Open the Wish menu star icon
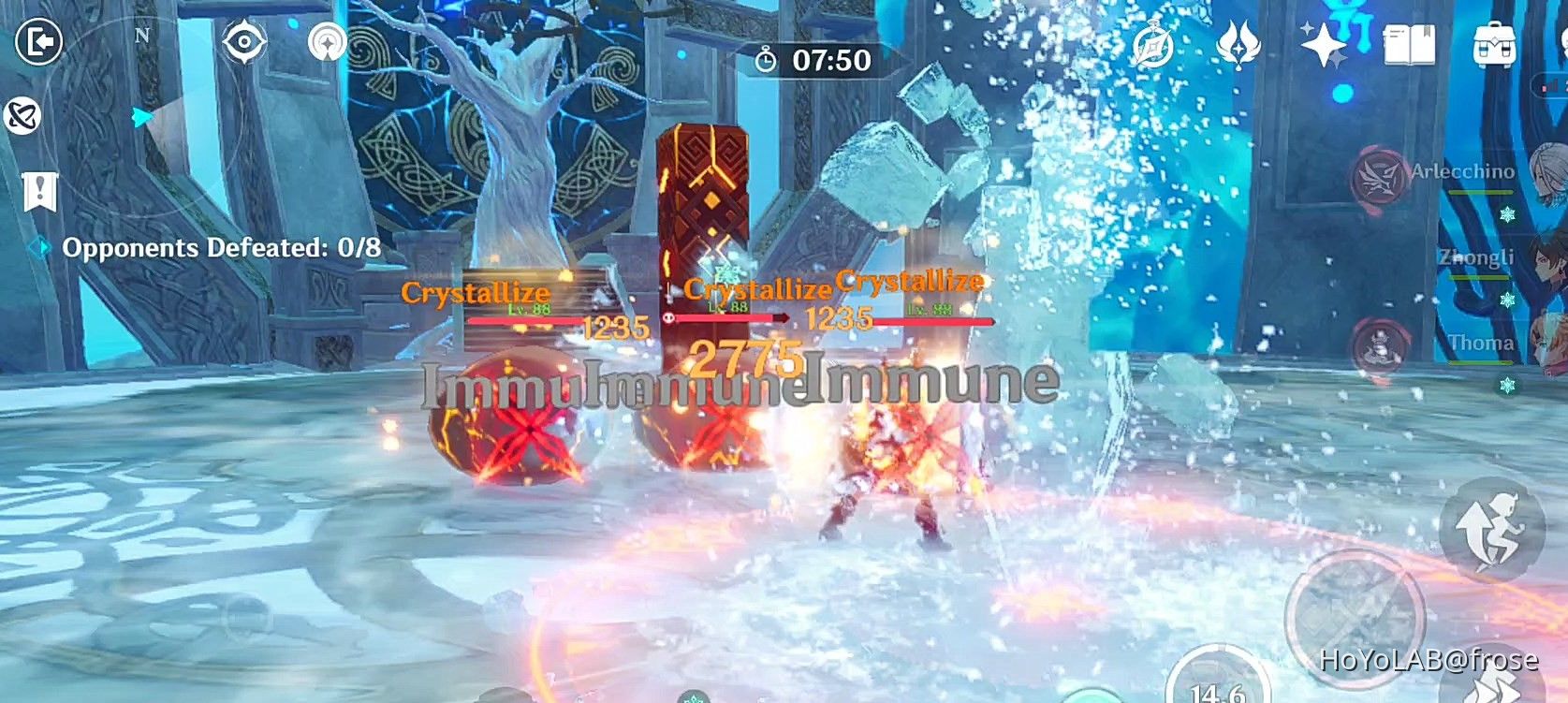The image size is (1568, 703). point(1324,46)
